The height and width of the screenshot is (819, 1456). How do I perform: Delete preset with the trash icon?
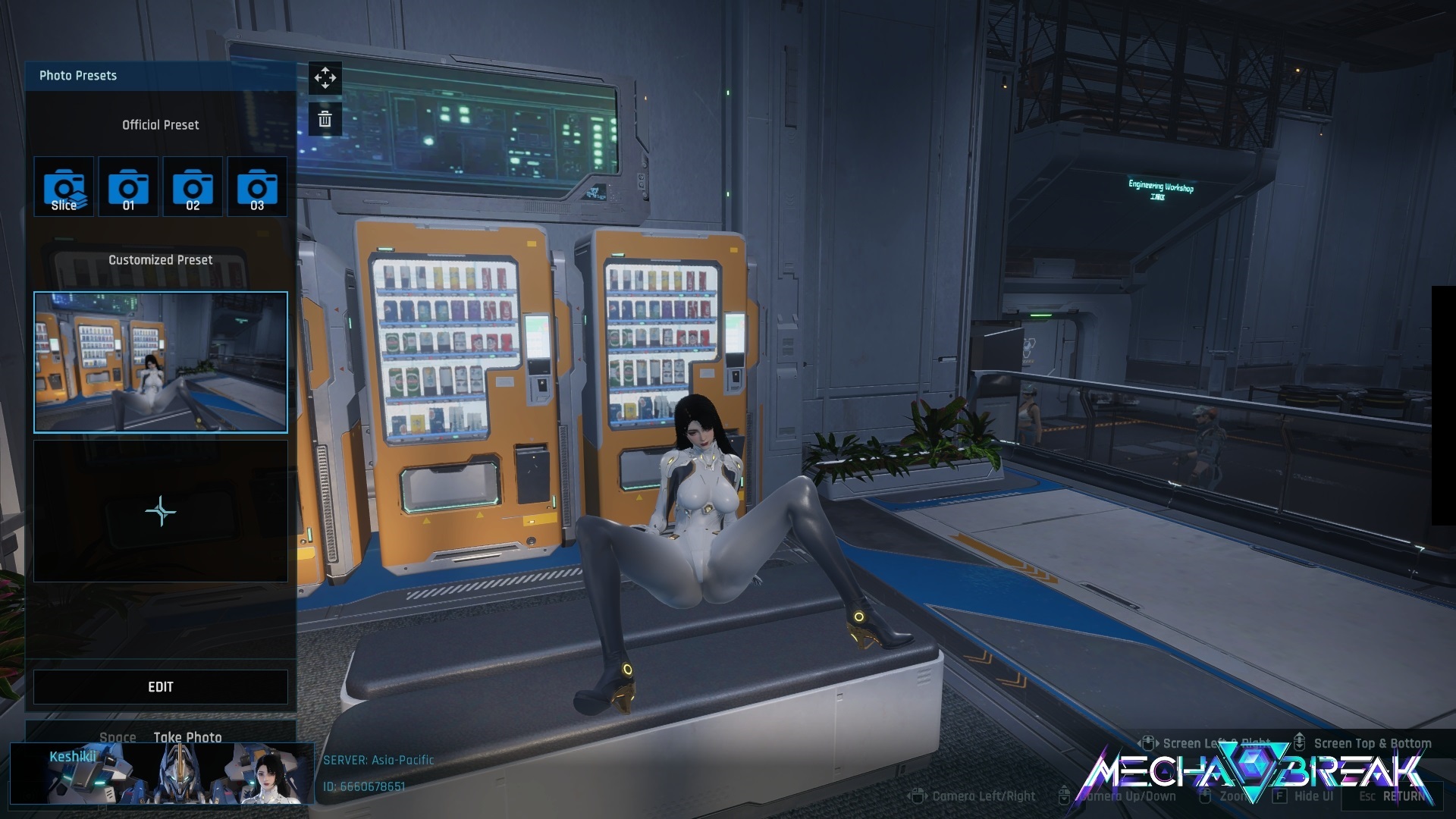coord(325,119)
